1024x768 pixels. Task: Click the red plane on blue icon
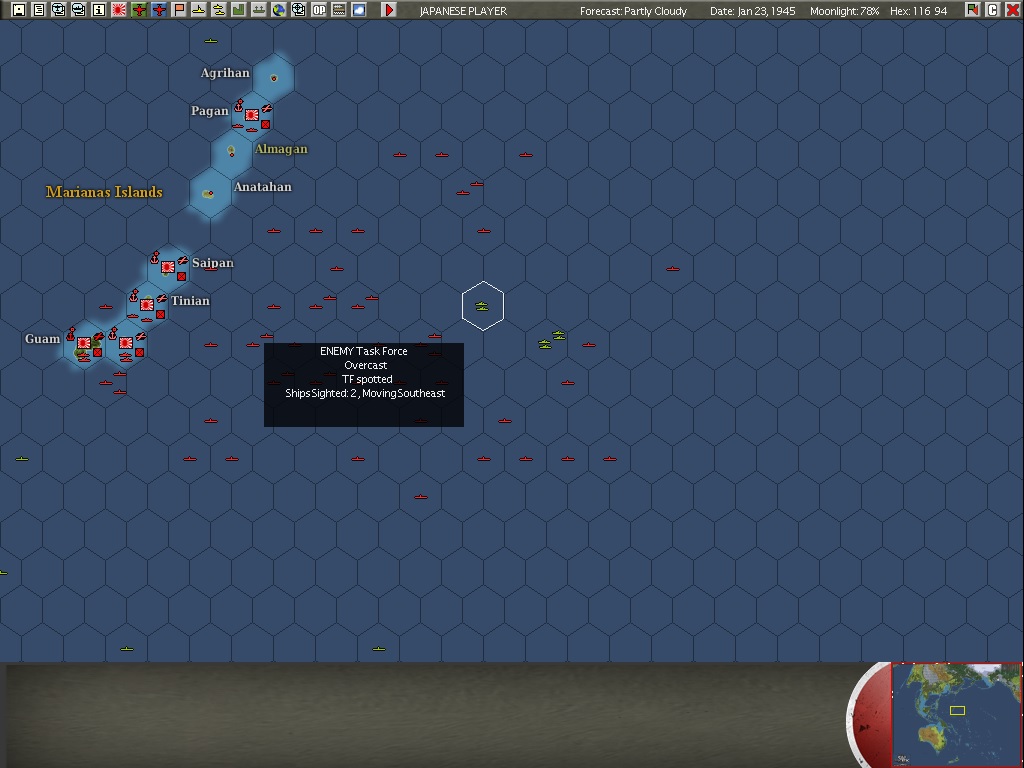[x=159, y=10]
